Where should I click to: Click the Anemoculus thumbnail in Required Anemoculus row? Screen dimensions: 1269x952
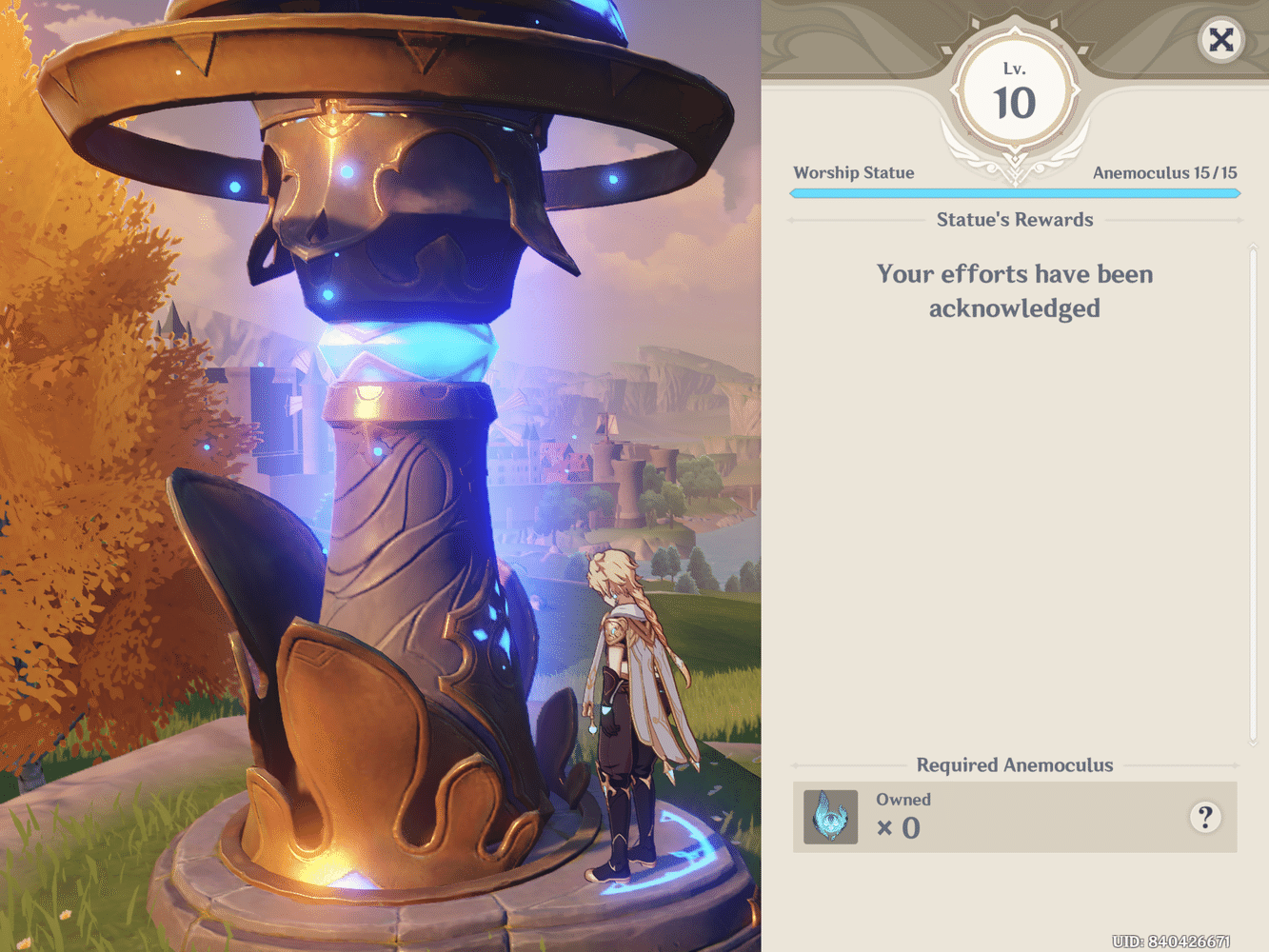(829, 817)
